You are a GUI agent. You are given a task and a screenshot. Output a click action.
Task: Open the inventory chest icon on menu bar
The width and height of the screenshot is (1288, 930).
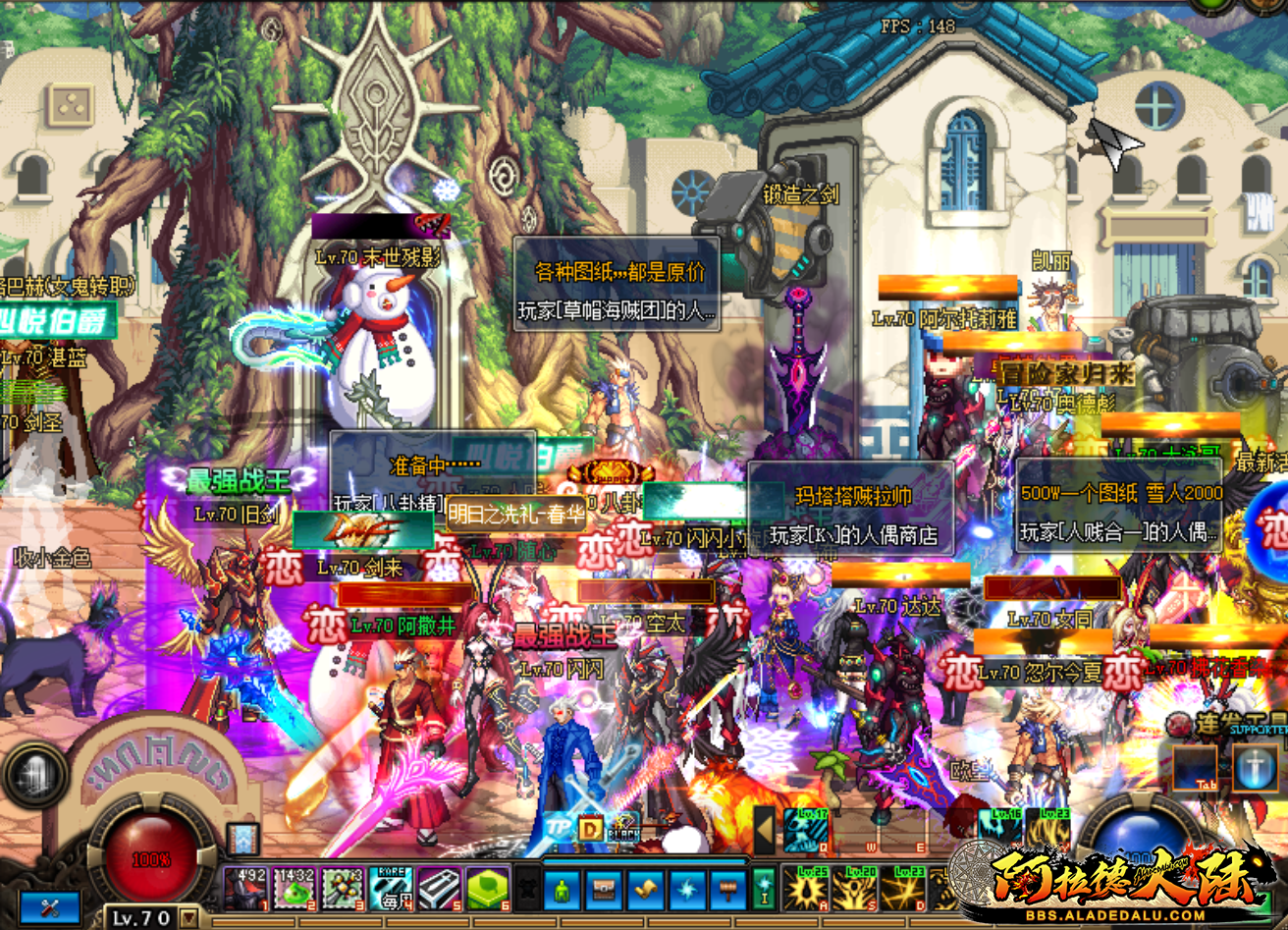604,889
